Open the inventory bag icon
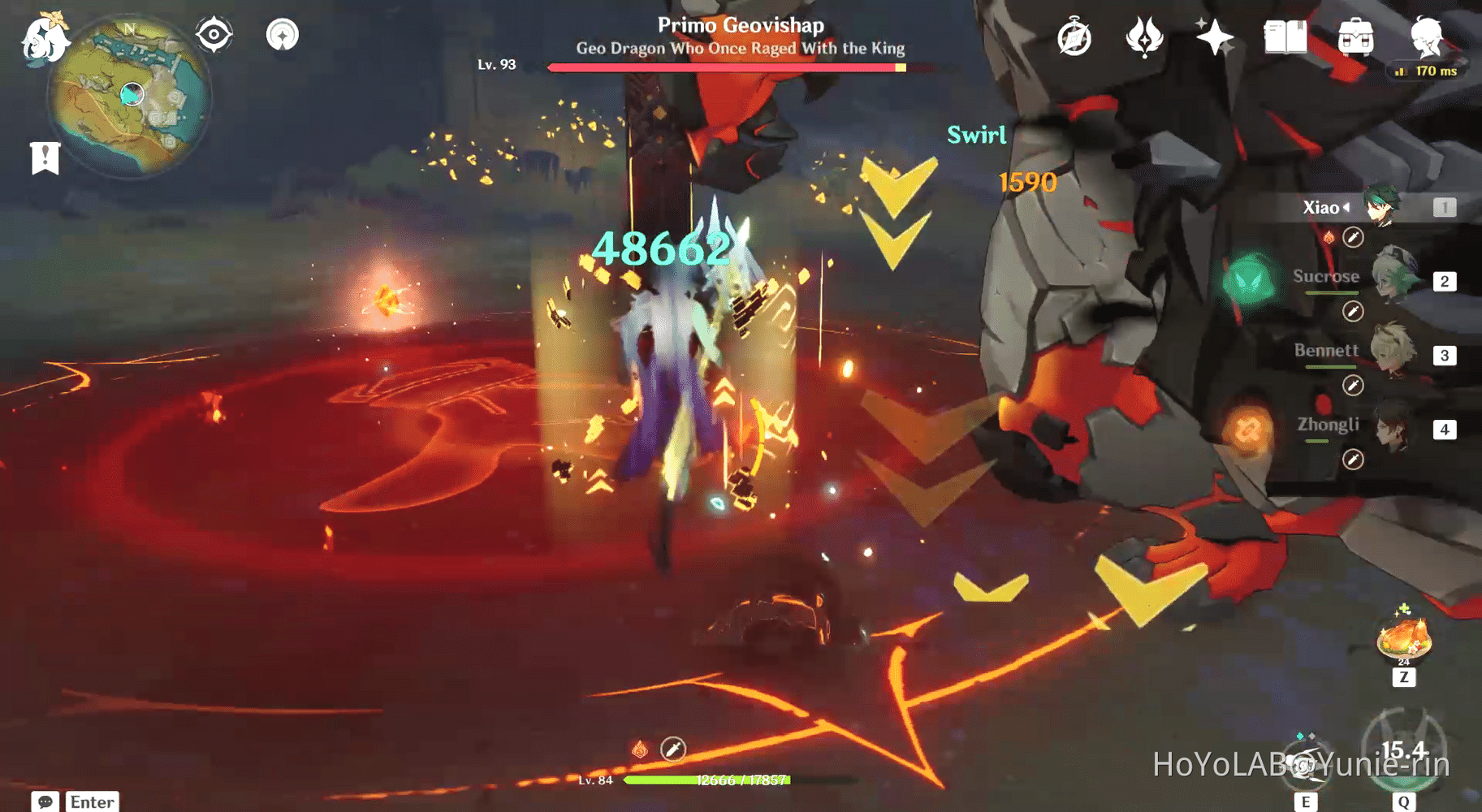1482x812 pixels. pos(1355,36)
